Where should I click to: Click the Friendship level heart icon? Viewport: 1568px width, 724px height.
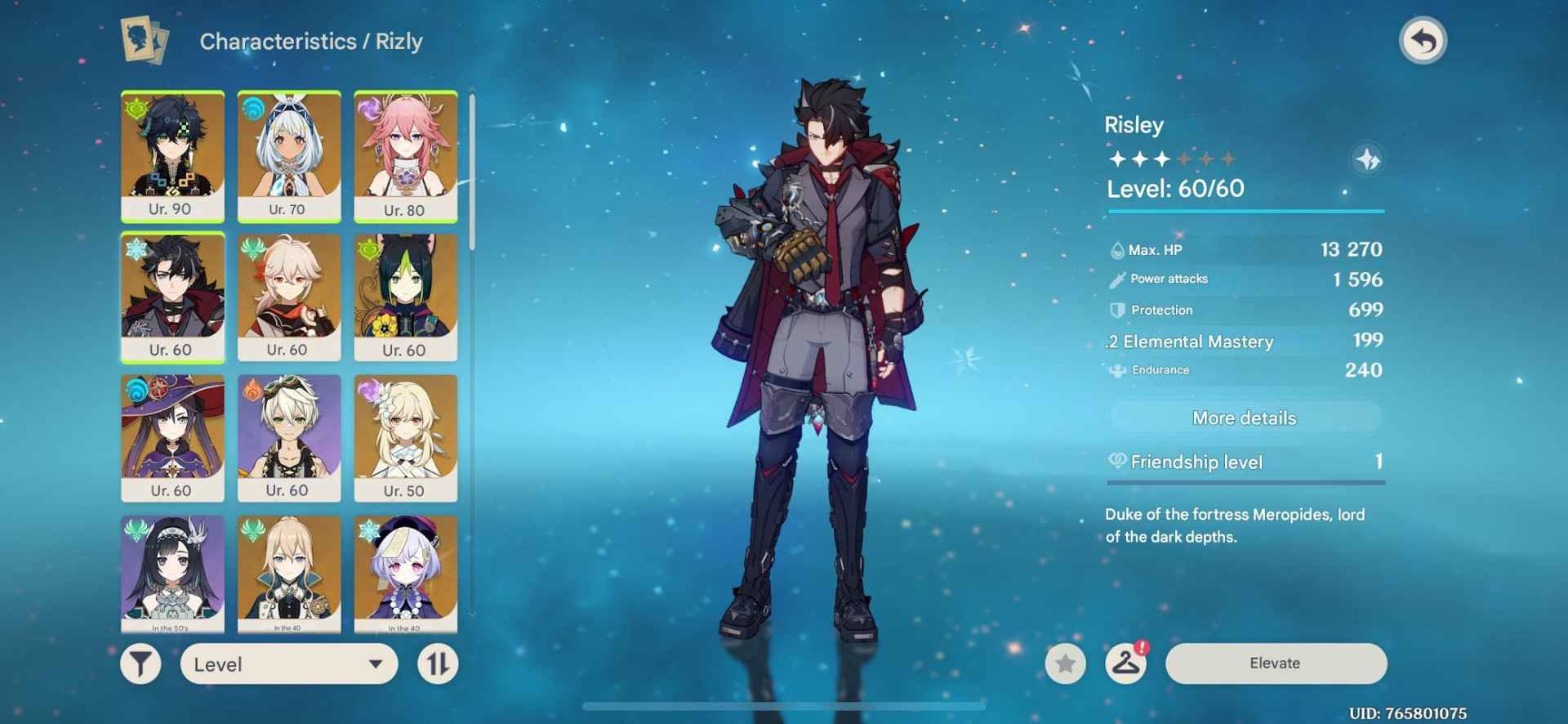(x=1117, y=462)
